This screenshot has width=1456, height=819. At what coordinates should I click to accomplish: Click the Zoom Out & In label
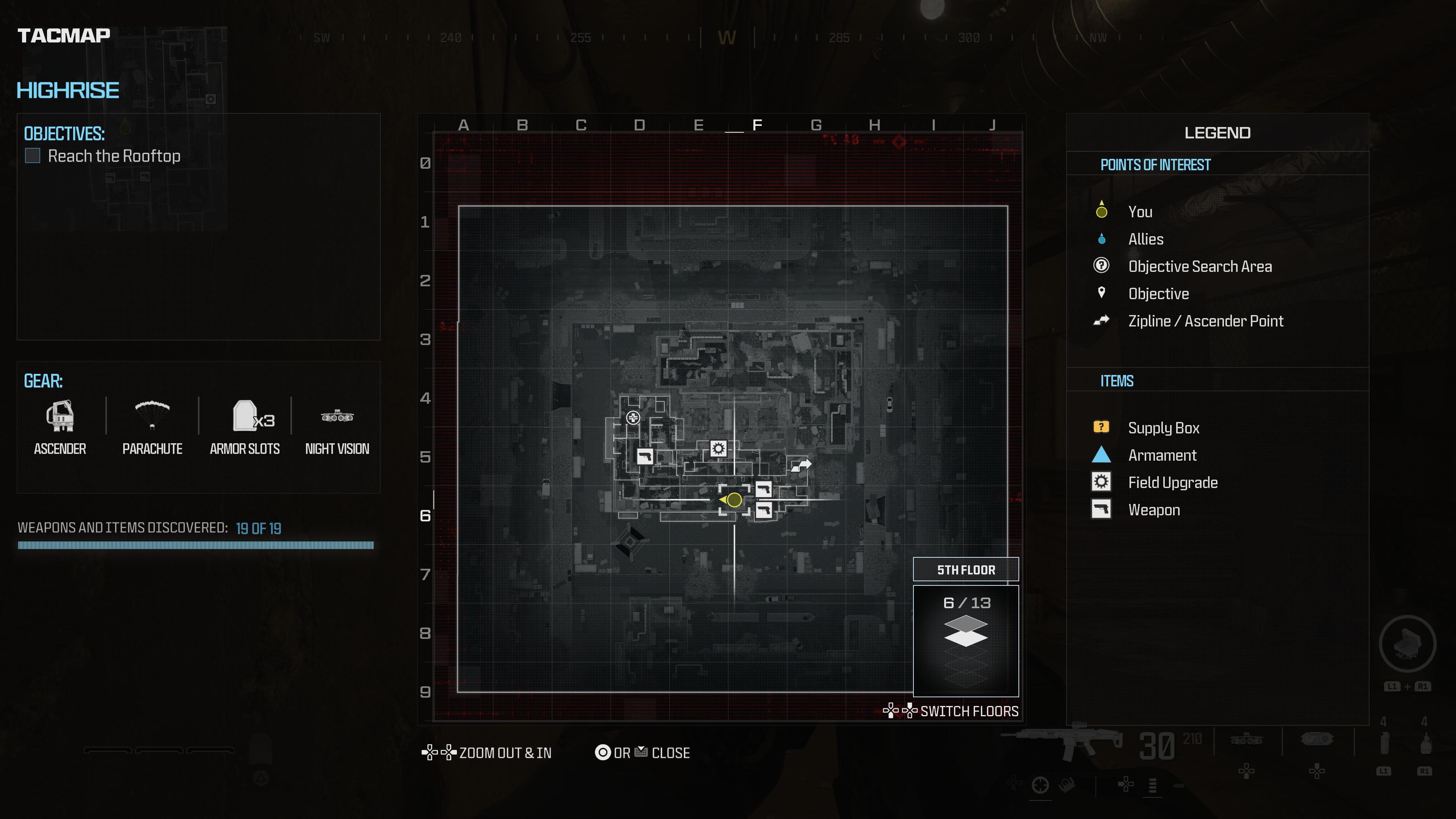pos(505,753)
